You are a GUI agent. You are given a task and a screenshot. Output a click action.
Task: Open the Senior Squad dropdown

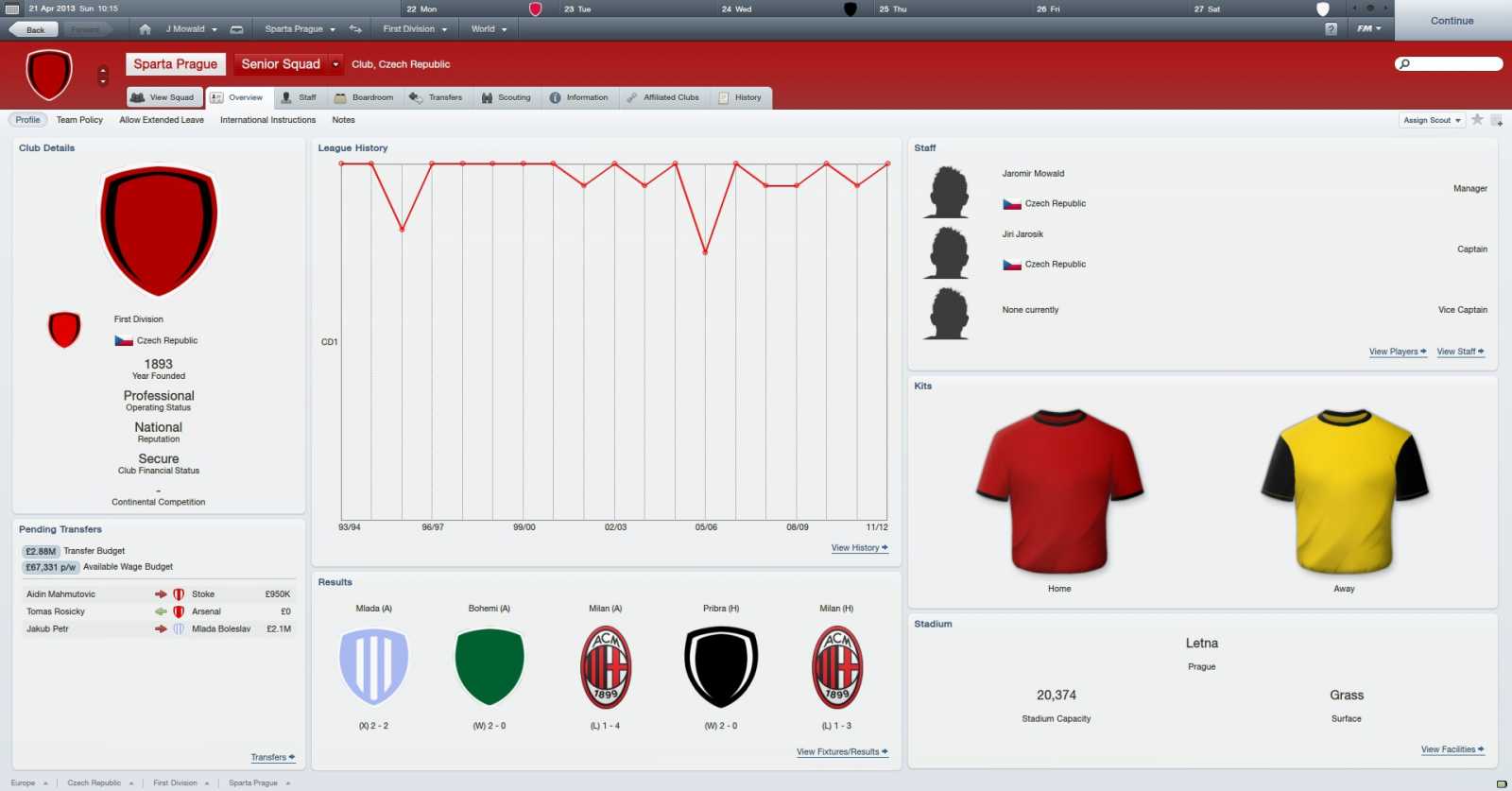click(288, 63)
